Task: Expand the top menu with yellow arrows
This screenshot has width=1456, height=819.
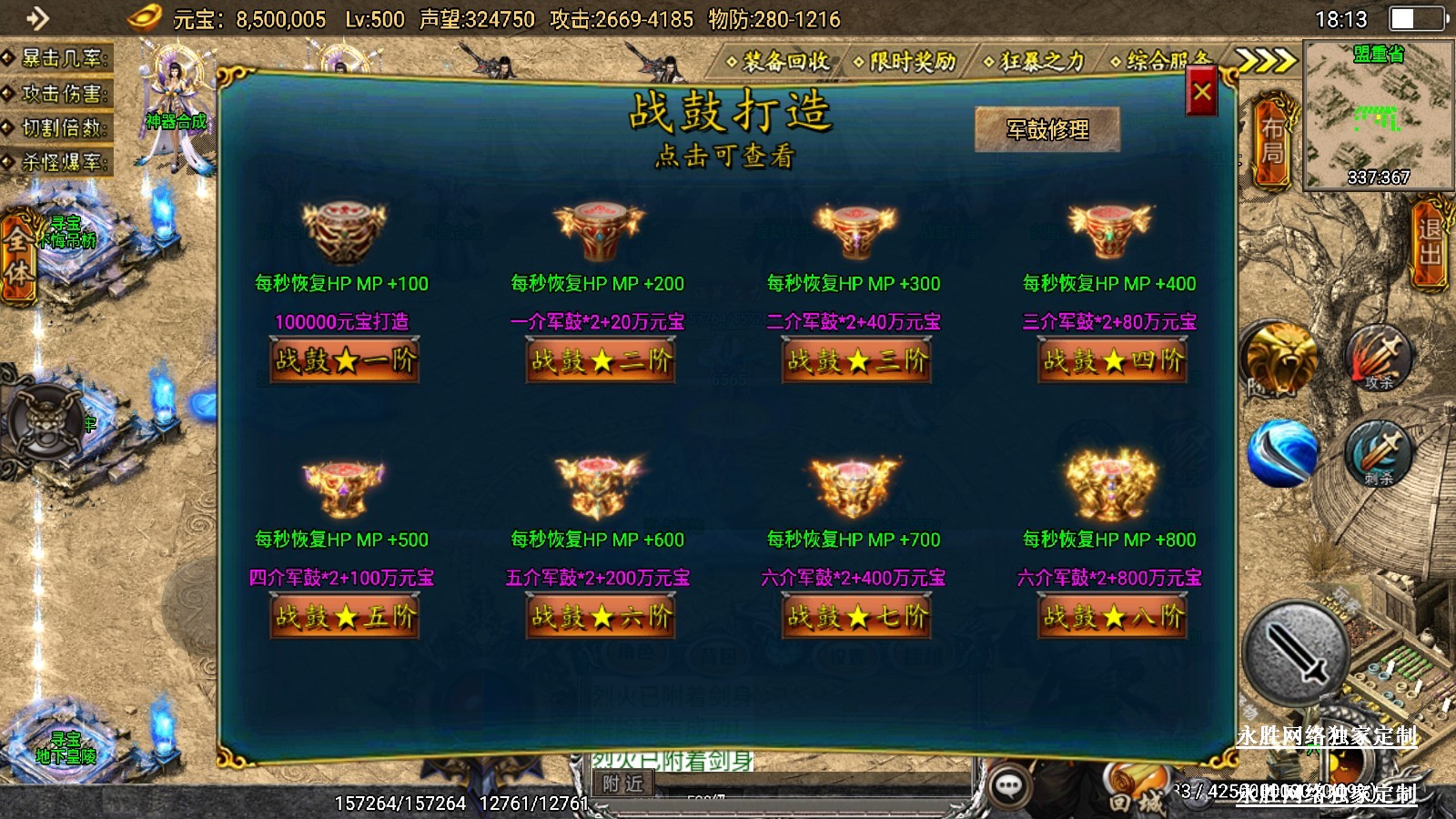Action: point(1265,61)
